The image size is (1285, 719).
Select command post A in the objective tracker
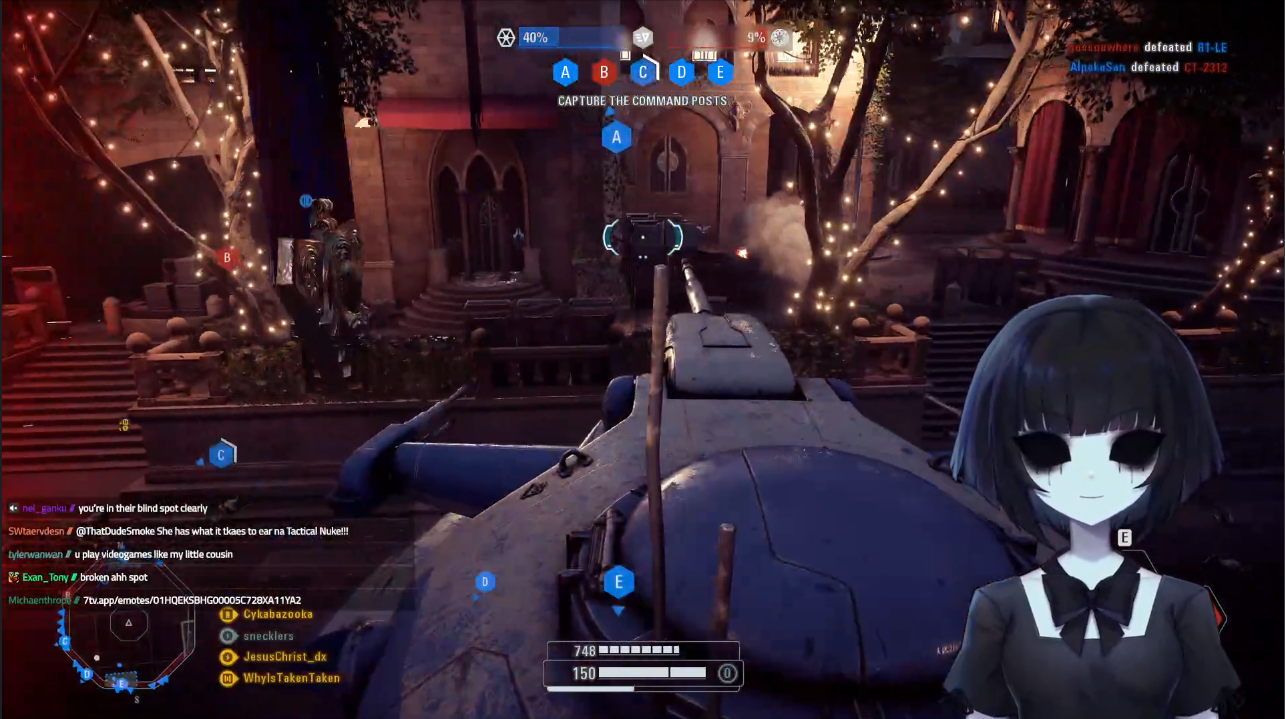566,72
